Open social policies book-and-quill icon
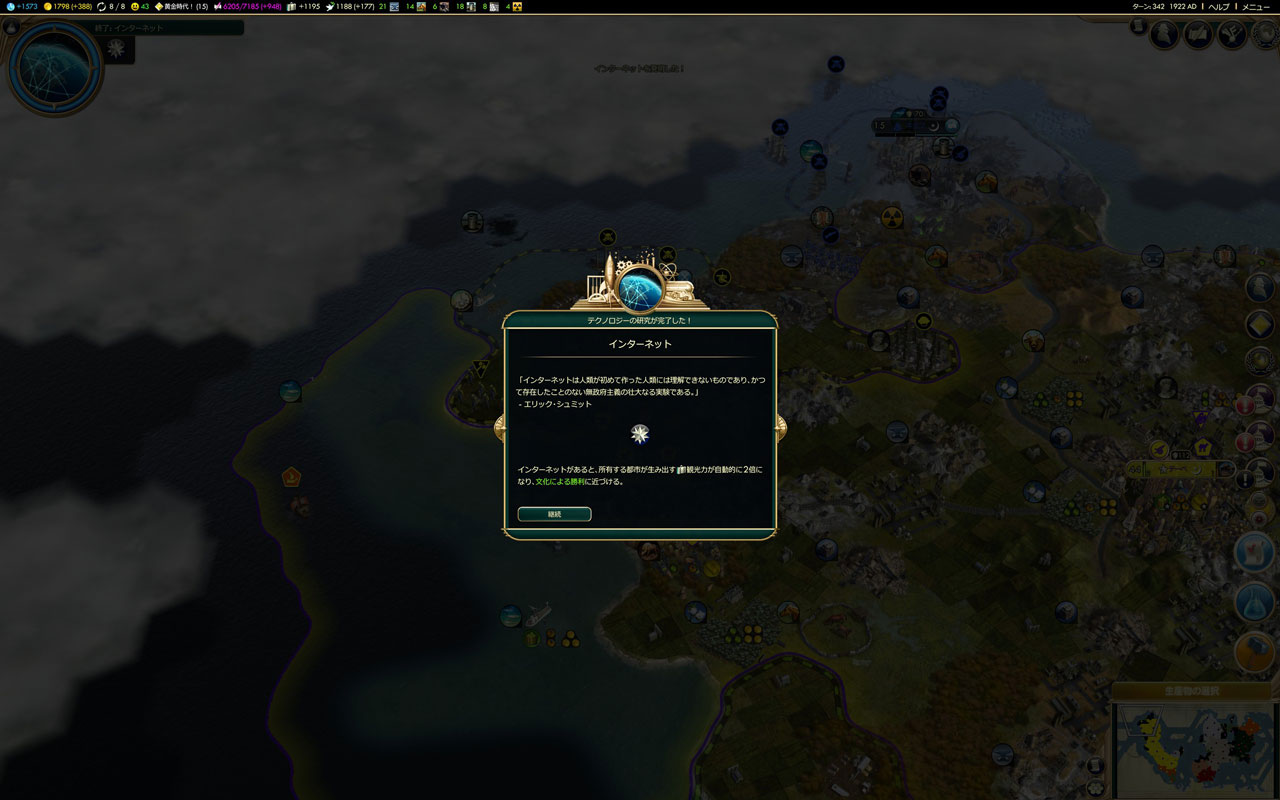1280x800 pixels. 1198,35
